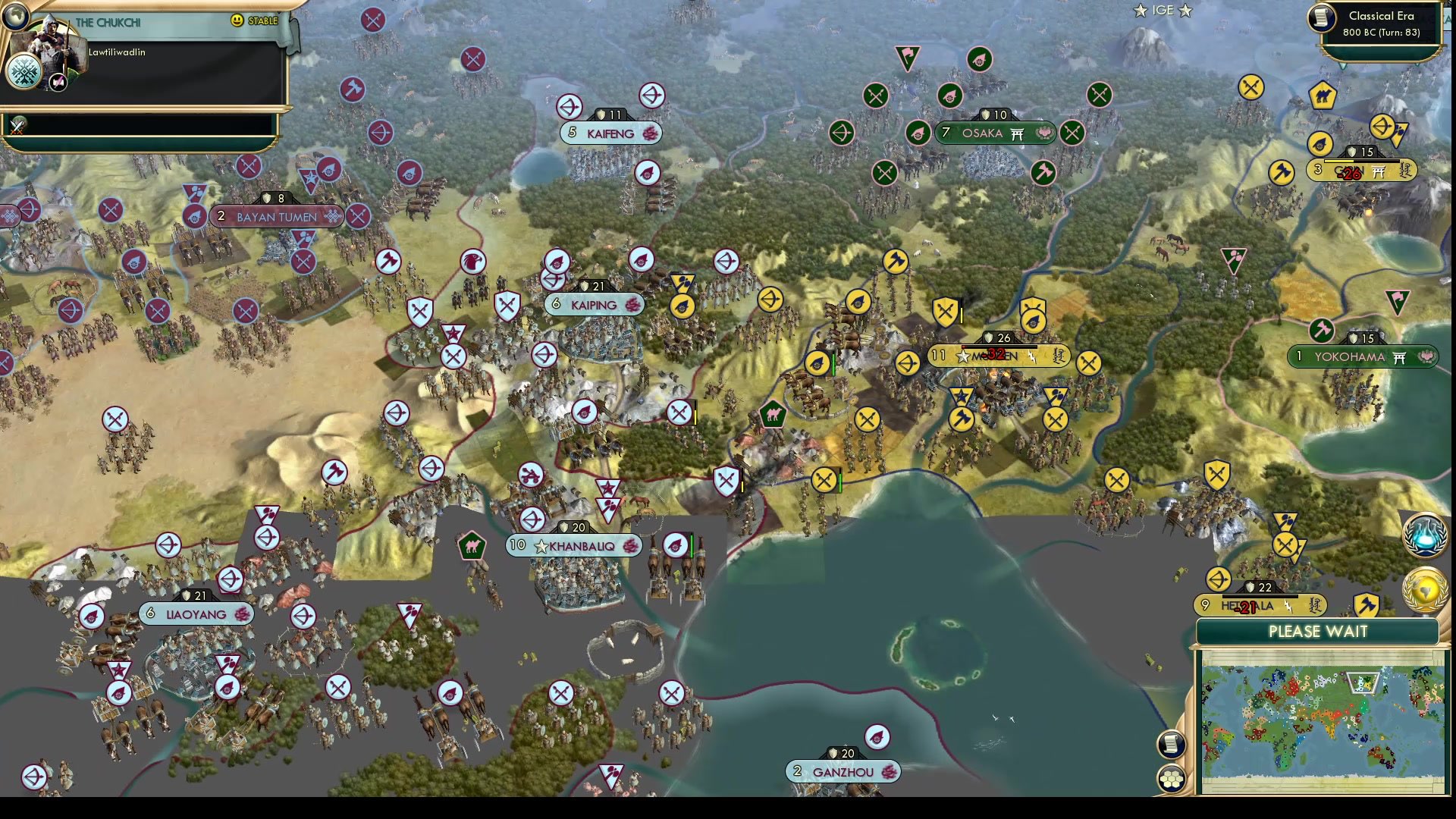Screen dimensions: 1456x819
Task: Open the Kaifeng city banner
Action: click(610, 133)
